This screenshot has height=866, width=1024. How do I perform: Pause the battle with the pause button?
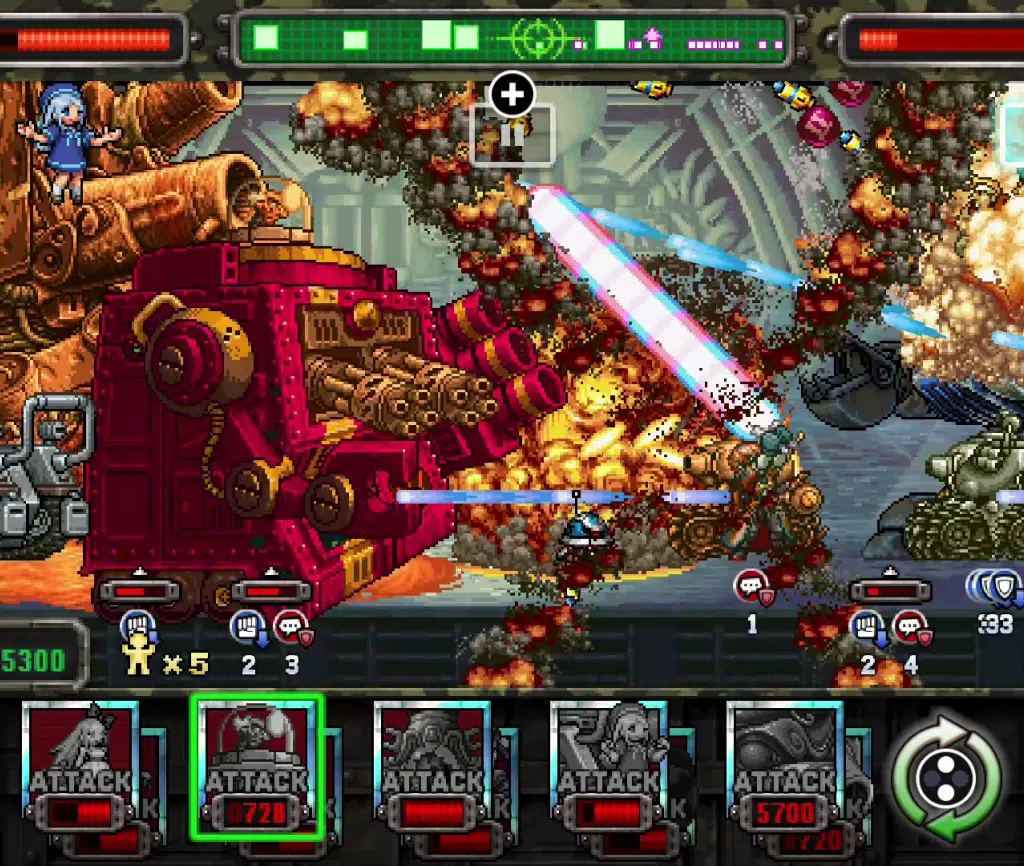[512, 137]
